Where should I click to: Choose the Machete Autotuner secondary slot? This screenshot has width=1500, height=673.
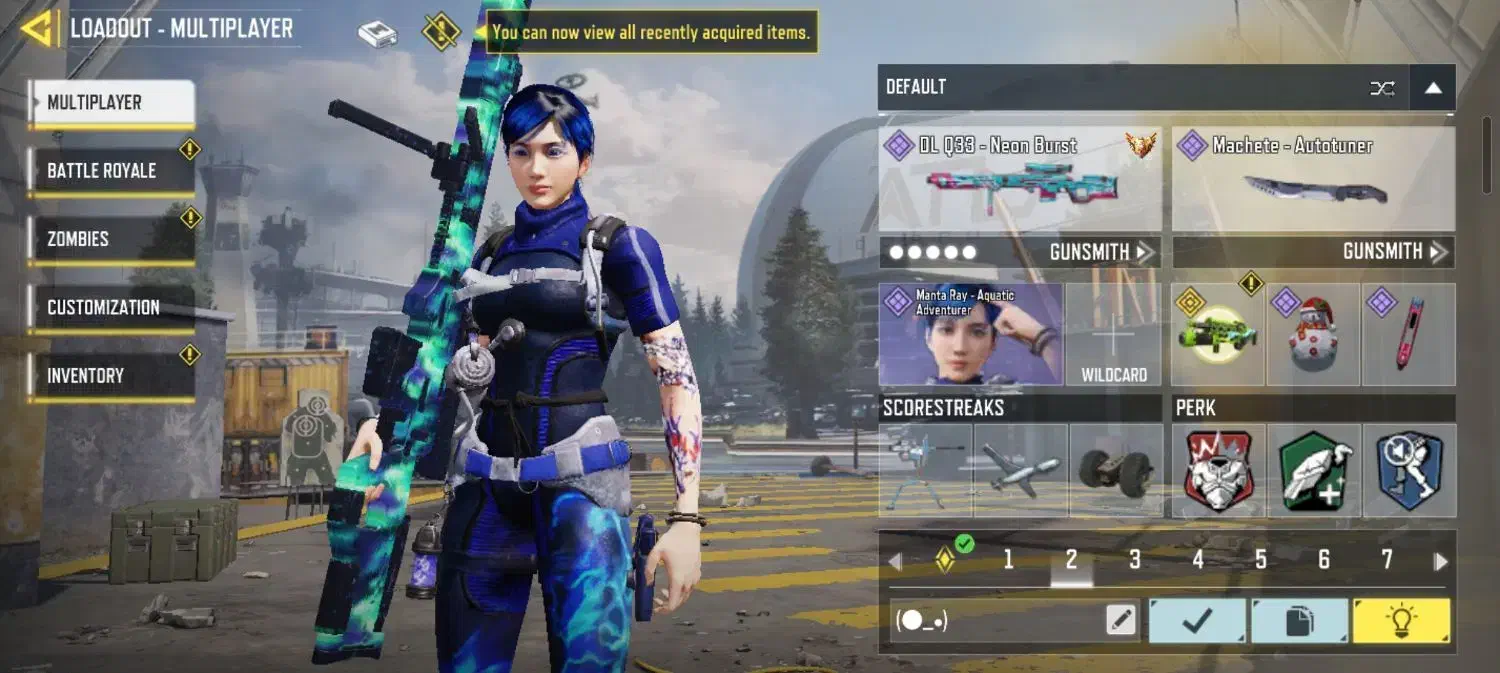1313,180
